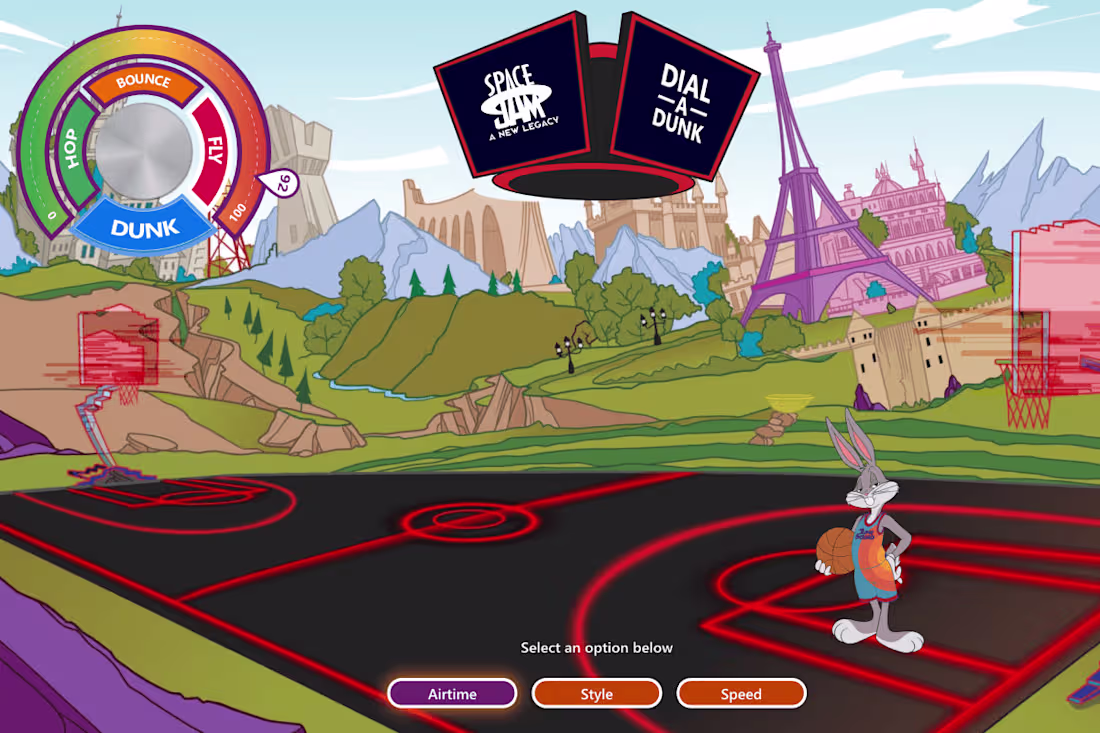1100x733 pixels.
Task: Select the green HOP dial segment
Action: [72, 151]
